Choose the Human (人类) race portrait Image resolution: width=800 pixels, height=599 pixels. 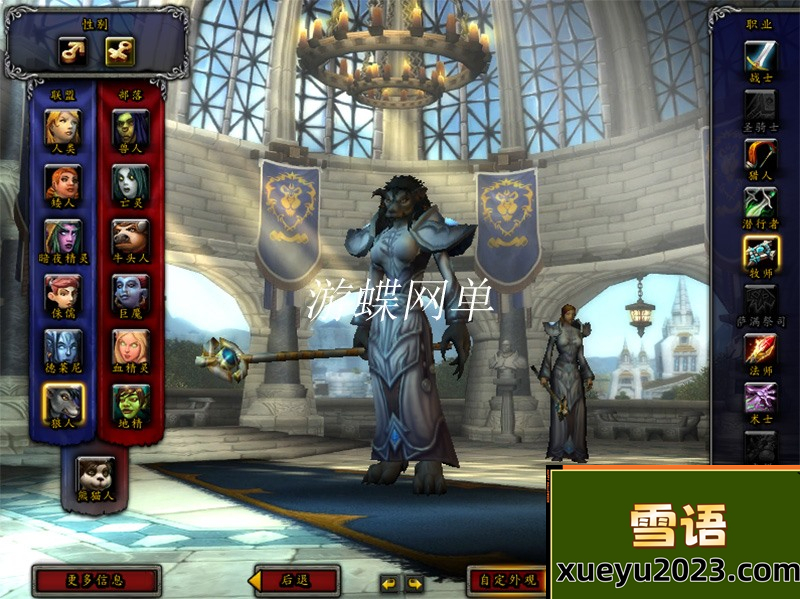[x=63, y=126]
